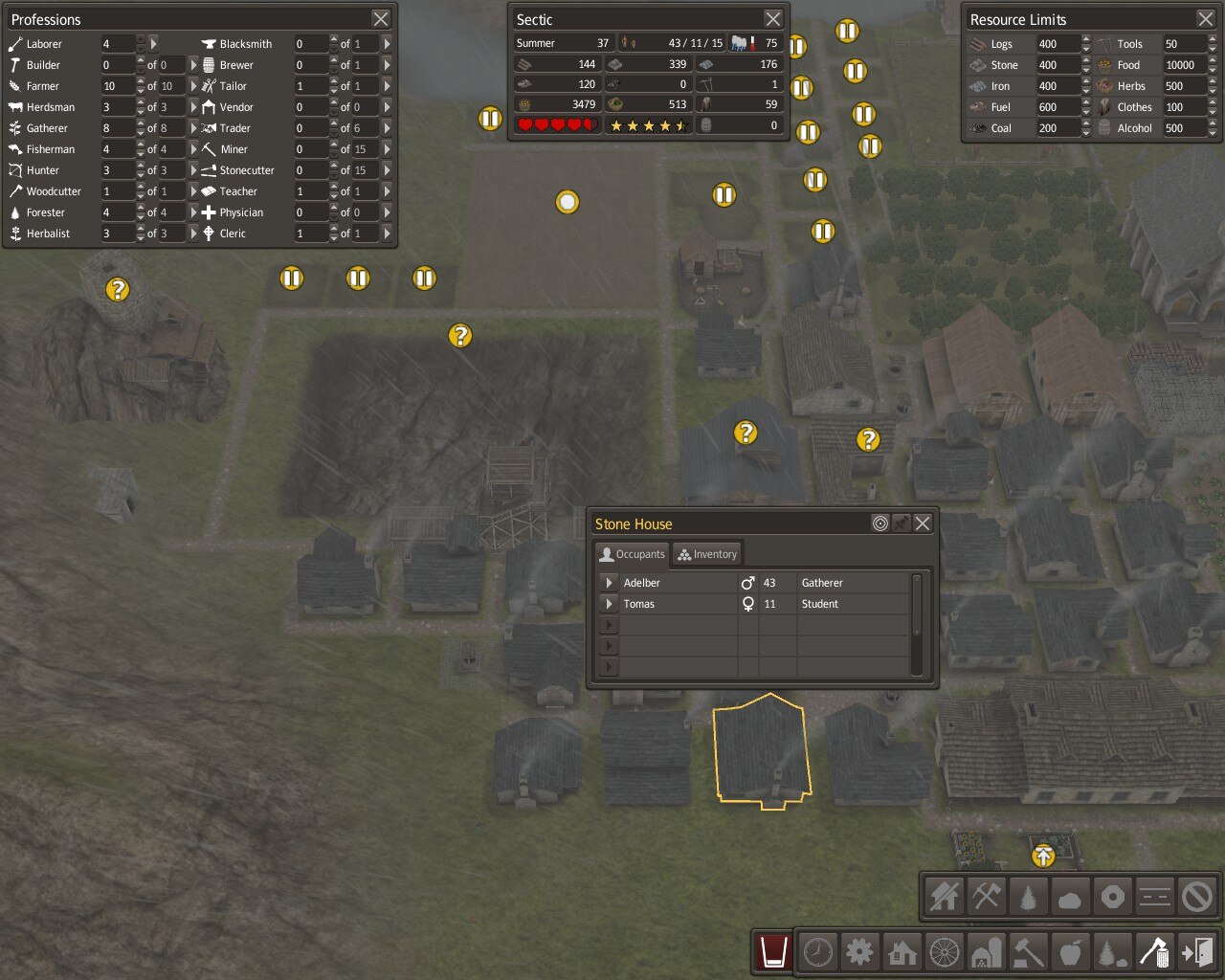
Task: Open the roads and bridges menu
Action: pos(945,952)
